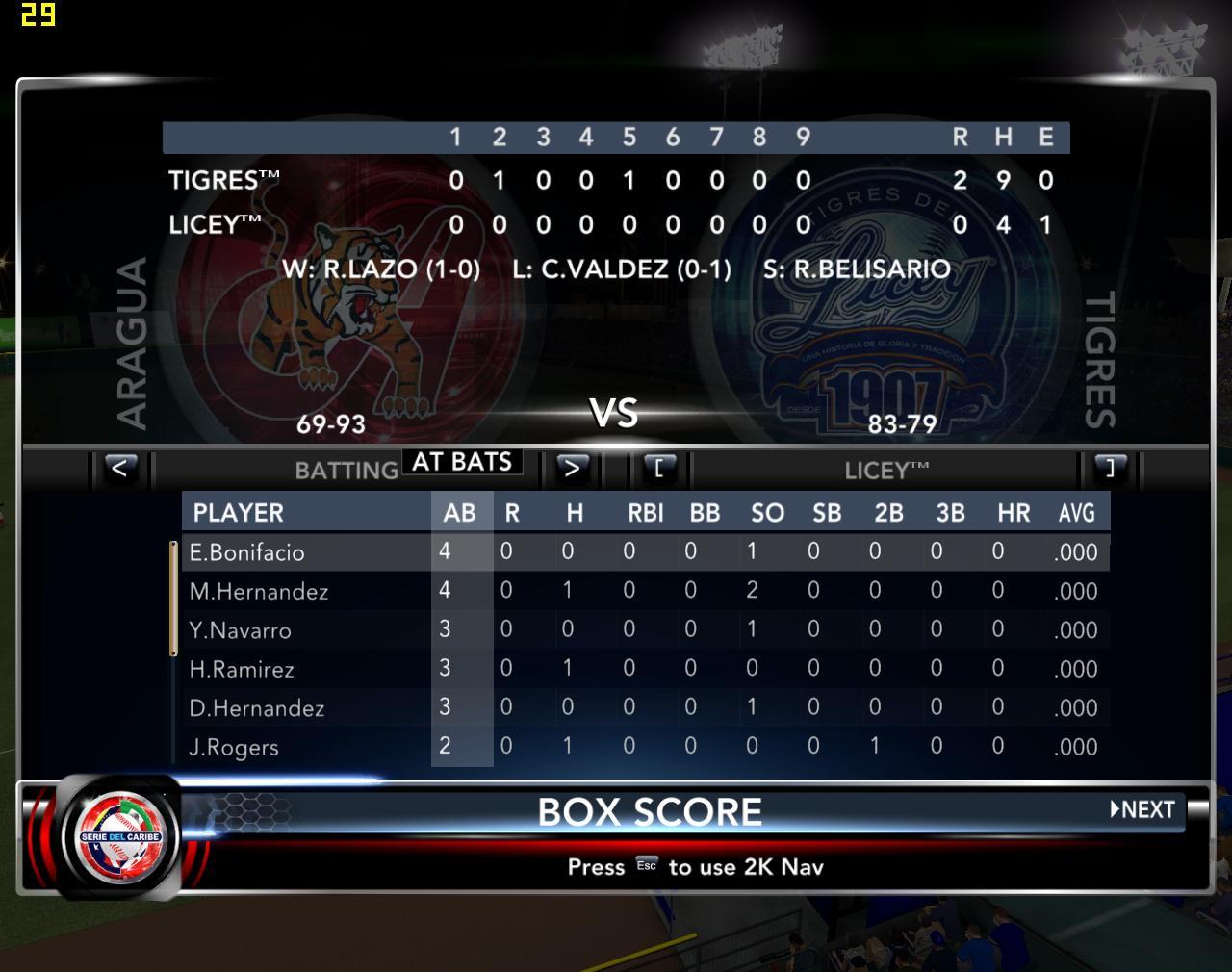Go to previous batting stat with left arrow
Image resolution: width=1232 pixels, height=972 pixels.
point(119,469)
